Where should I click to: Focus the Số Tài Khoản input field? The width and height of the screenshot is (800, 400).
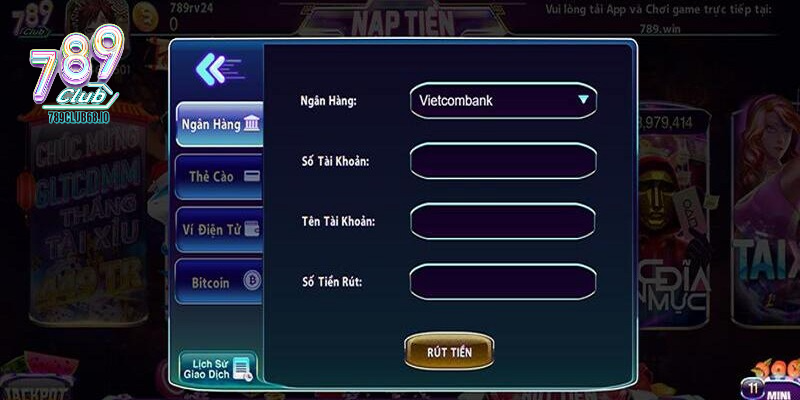(x=503, y=161)
